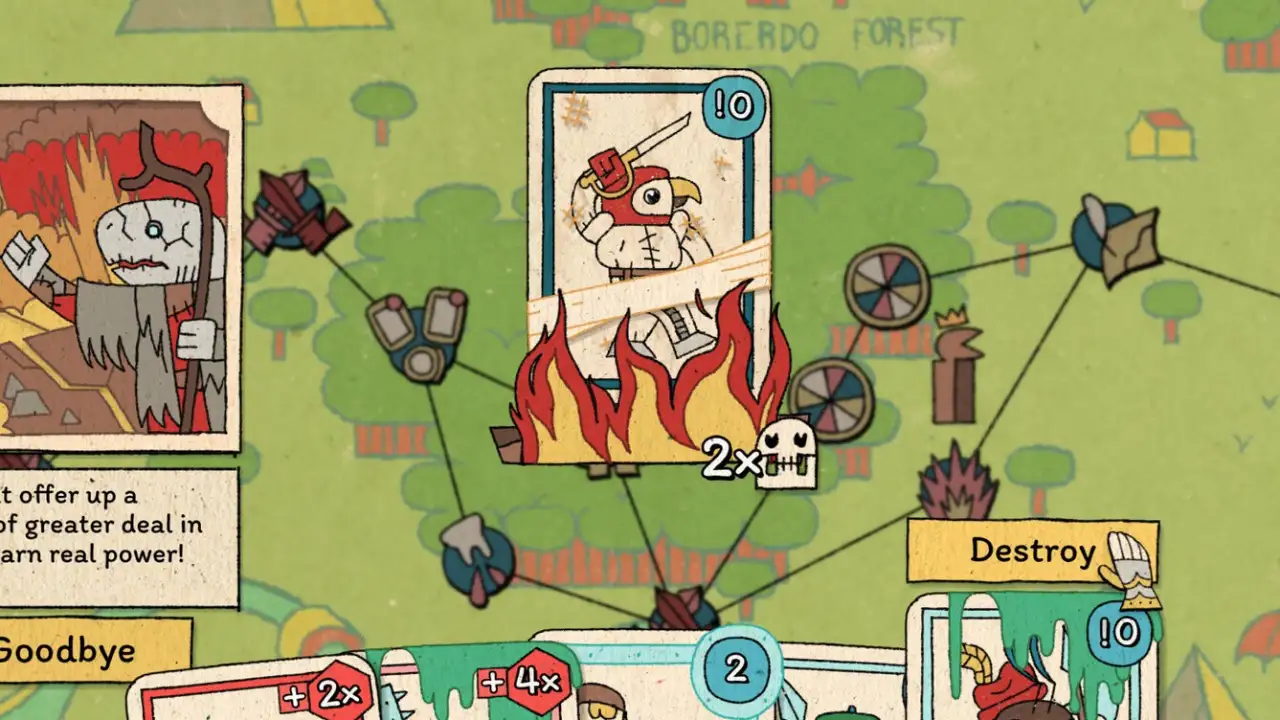Visit the dripping paint brush map node
The image size is (1280, 720).
point(476,560)
